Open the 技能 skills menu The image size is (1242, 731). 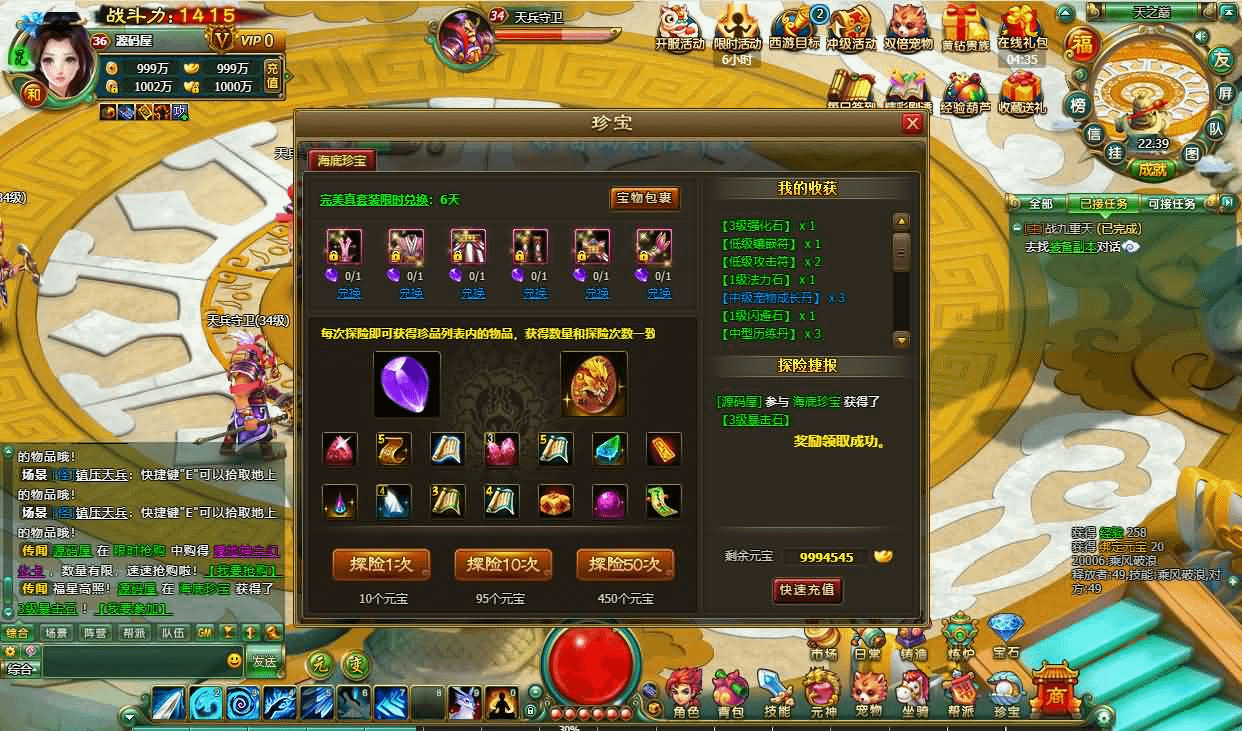[776, 694]
